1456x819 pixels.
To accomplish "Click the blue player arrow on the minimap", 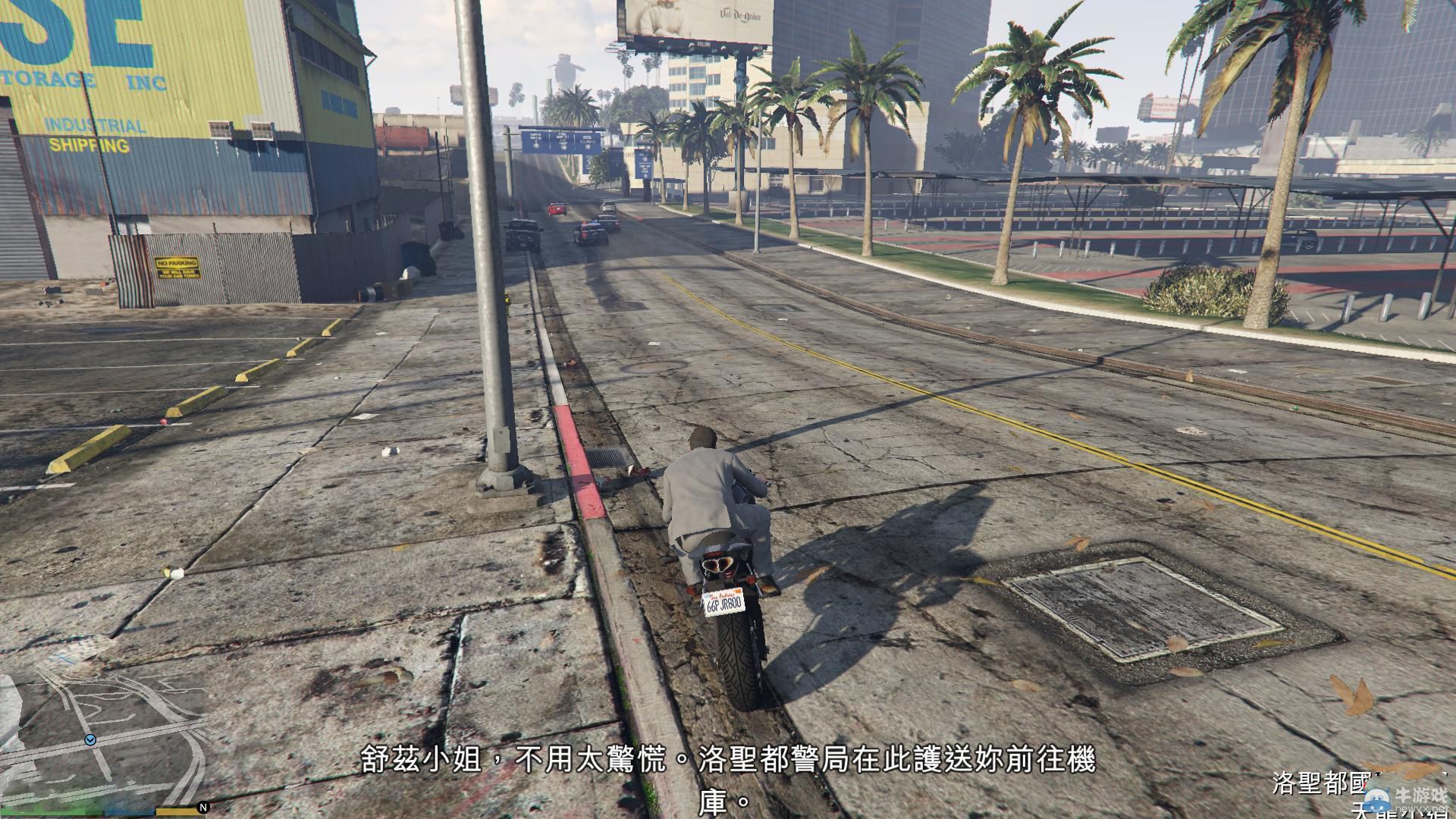I will point(89,739).
